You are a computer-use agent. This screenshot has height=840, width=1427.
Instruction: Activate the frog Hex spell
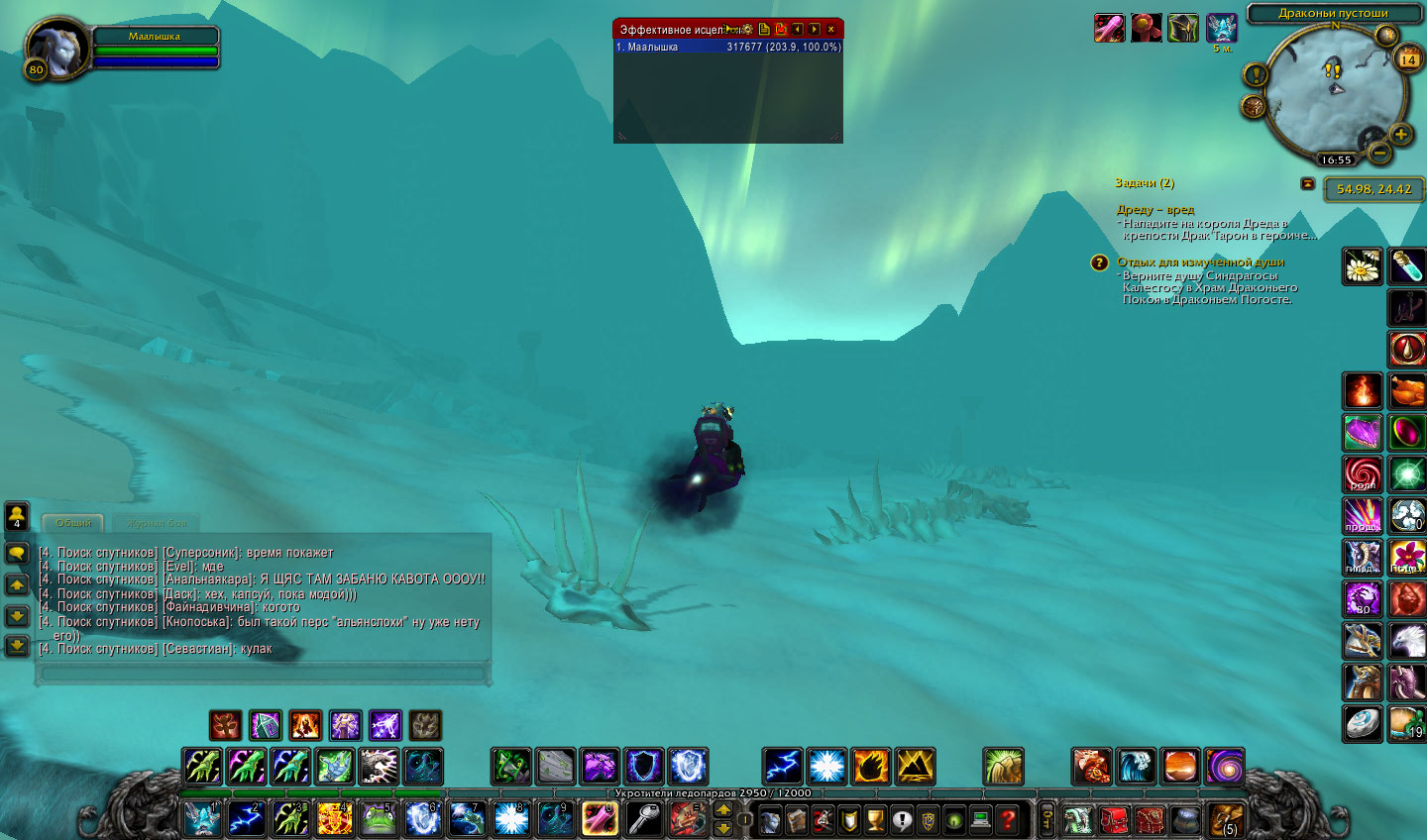[x=378, y=819]
